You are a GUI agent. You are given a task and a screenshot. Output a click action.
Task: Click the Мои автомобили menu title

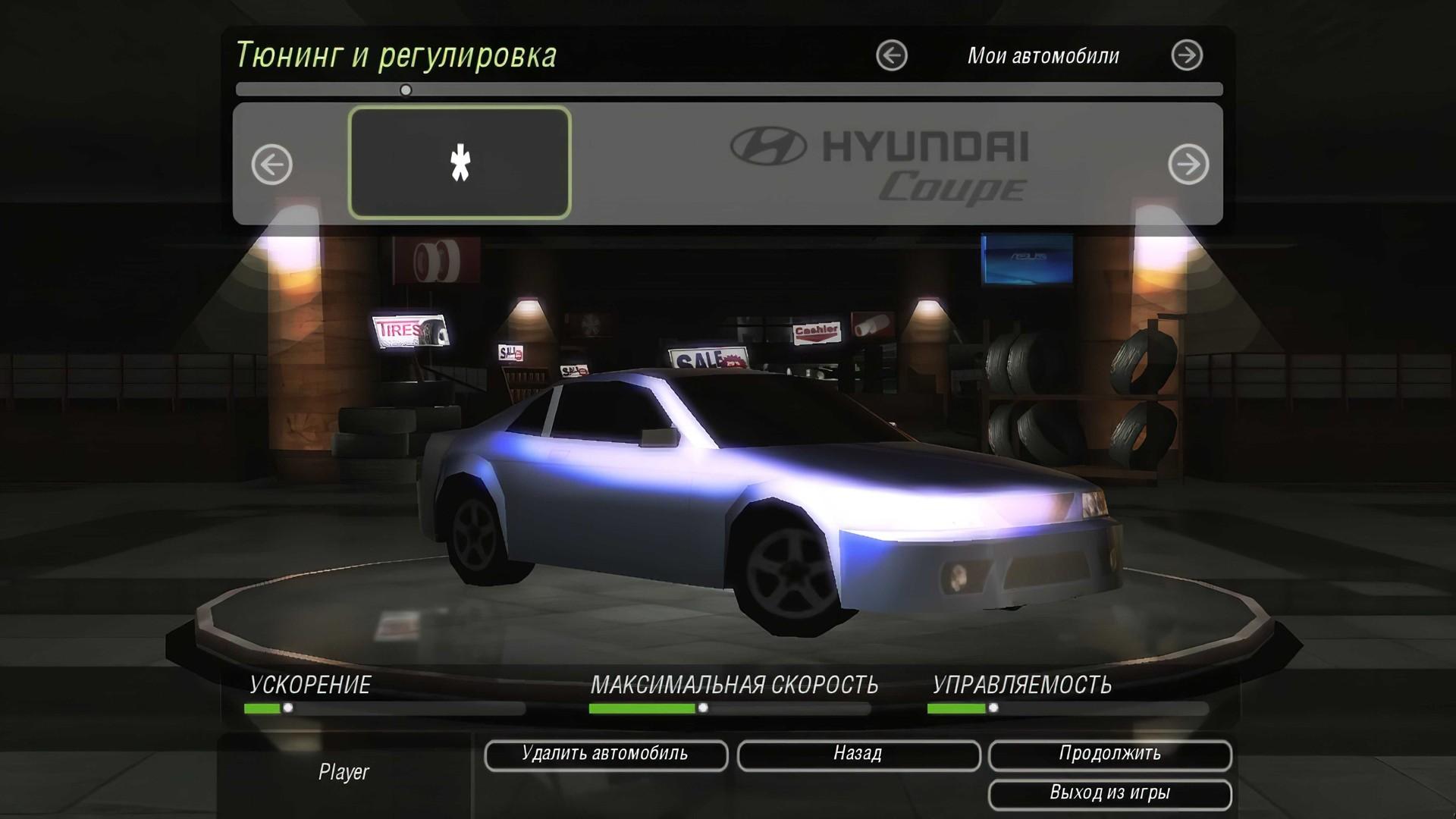(1043, 54)
